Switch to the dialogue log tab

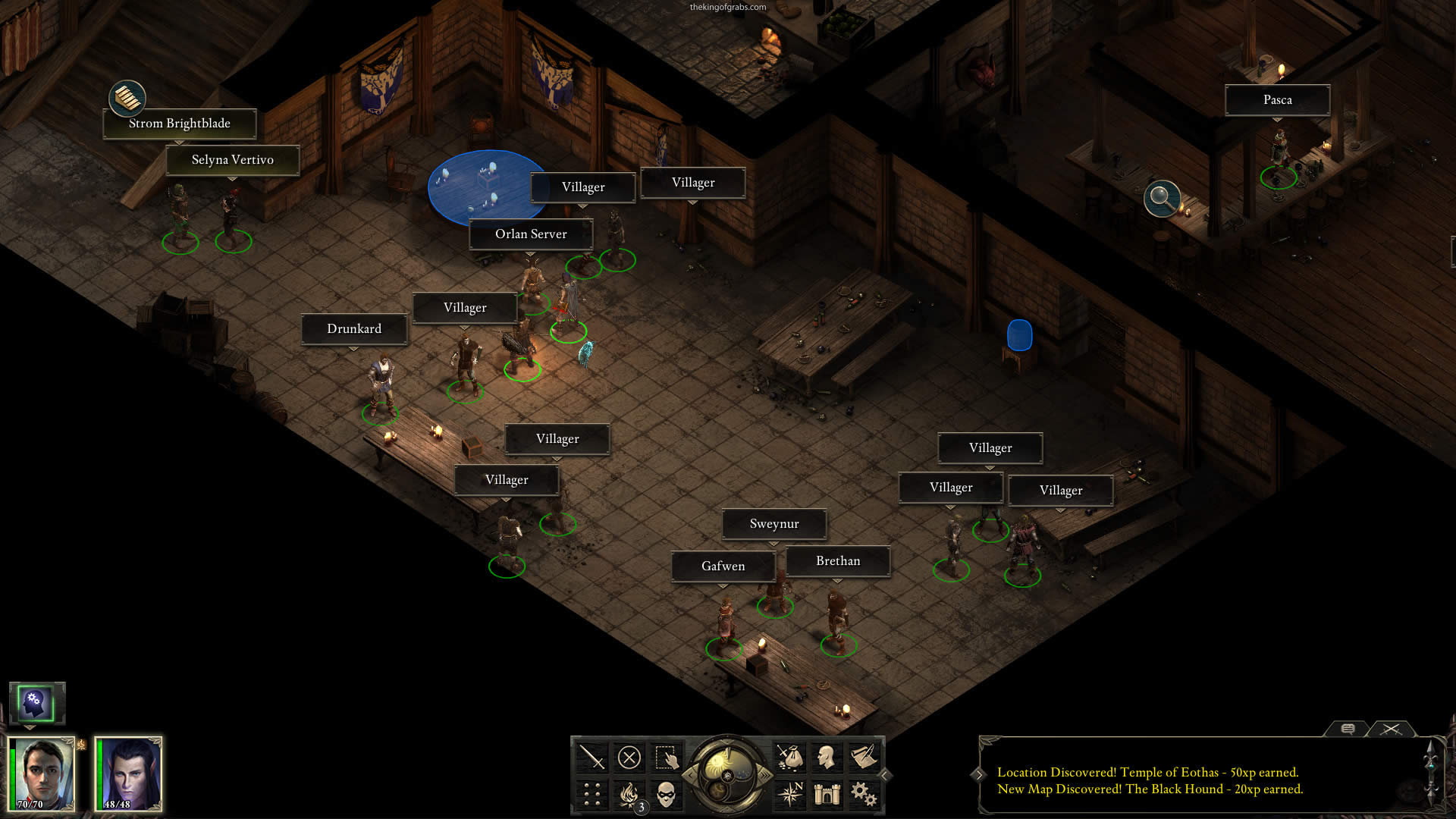click(x=1348, y=729)
